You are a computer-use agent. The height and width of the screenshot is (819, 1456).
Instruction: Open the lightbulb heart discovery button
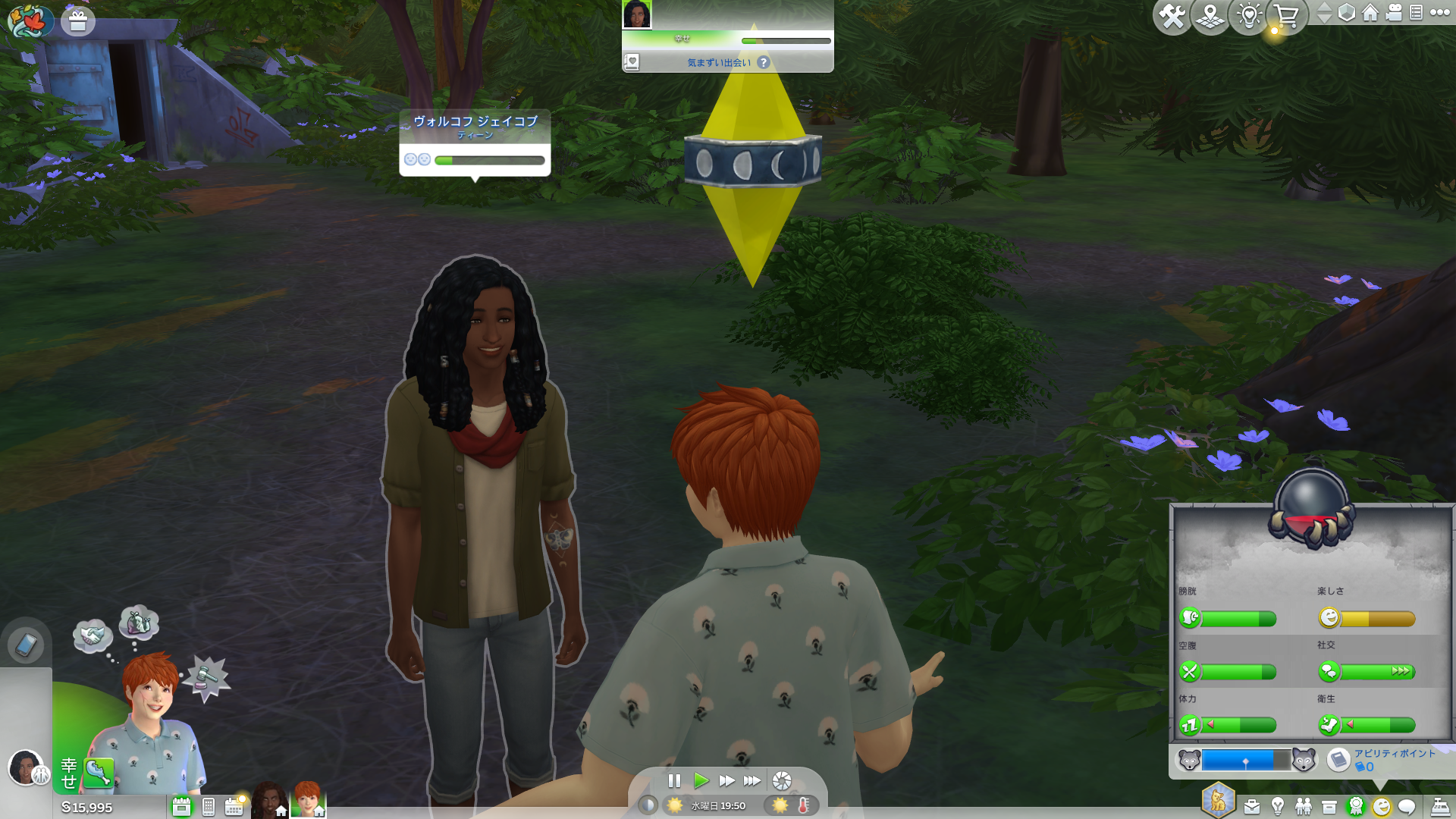[1249, 17]
